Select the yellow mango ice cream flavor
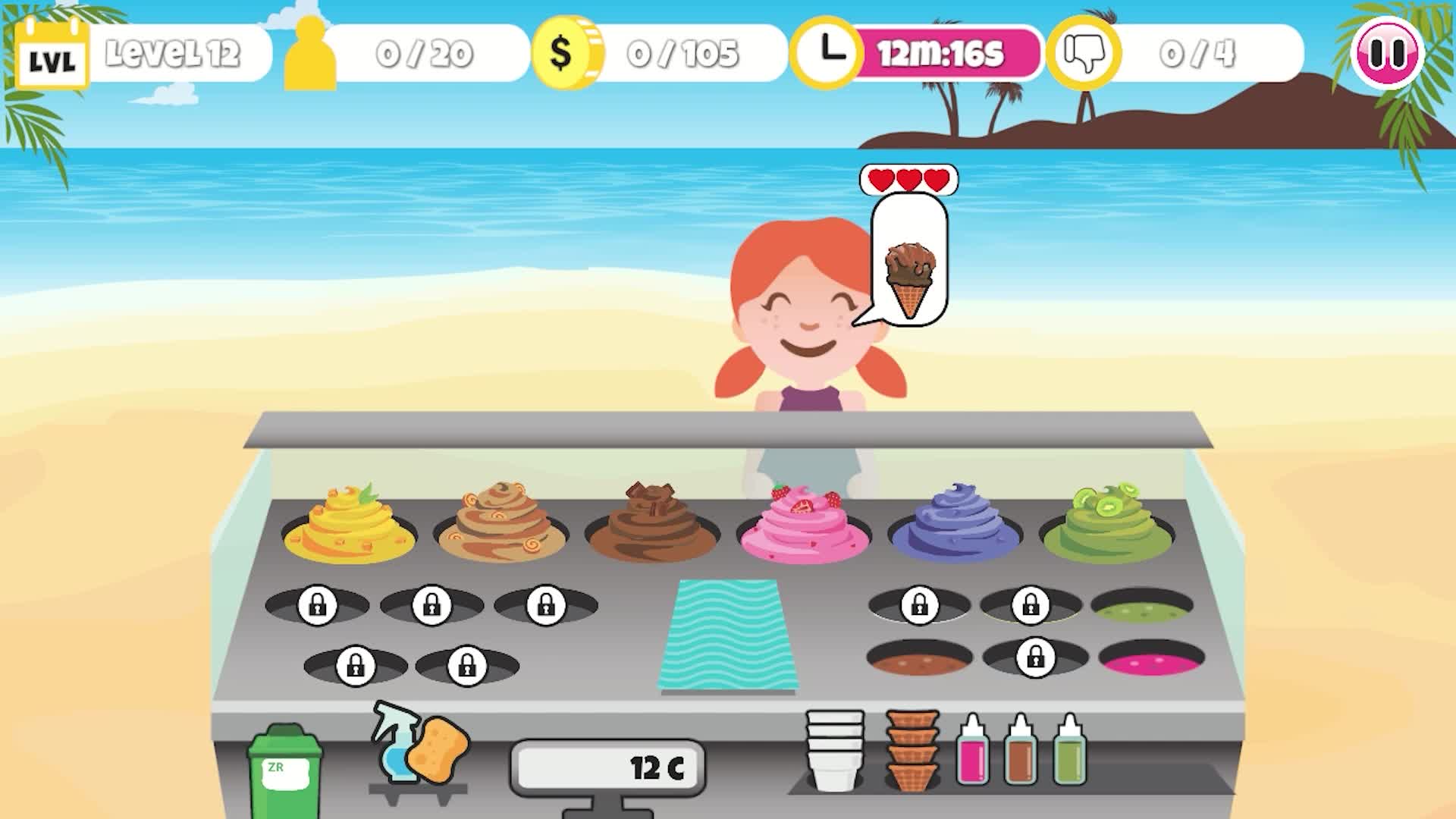Screen dimensions: 1456x819 tap(349, 523)
